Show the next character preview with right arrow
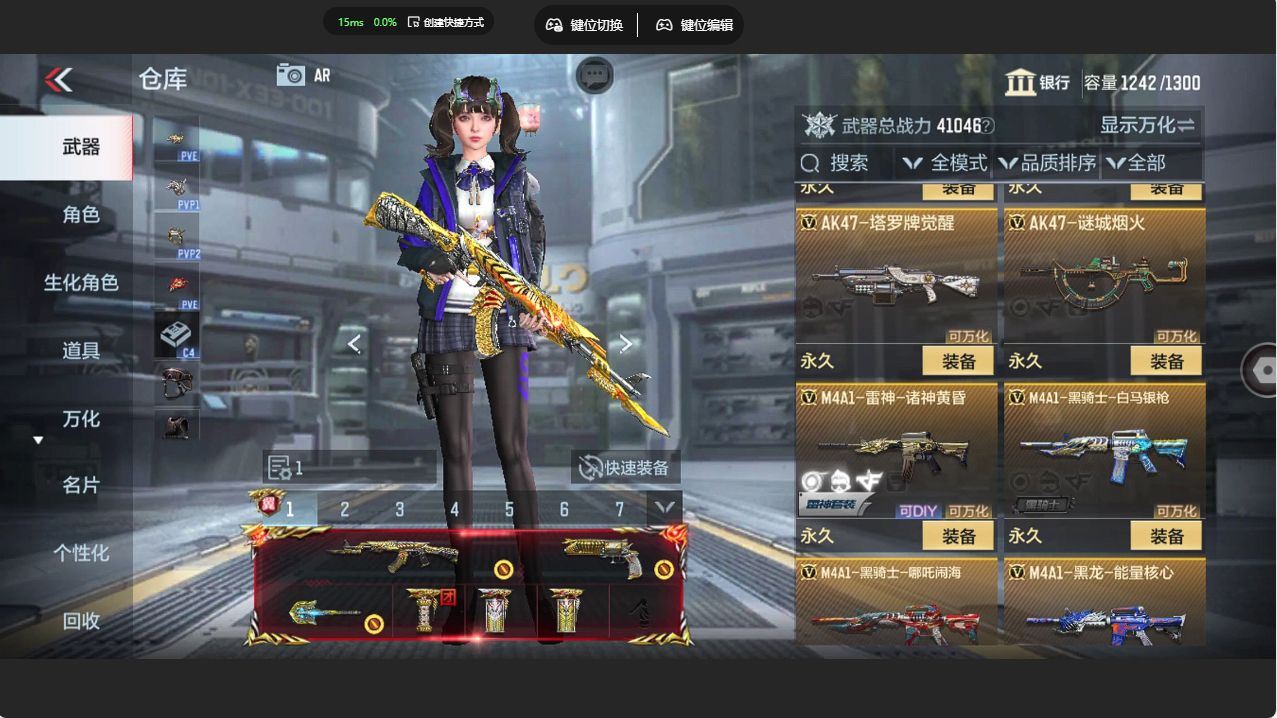Screen dimensions: 1277x718 (625, 344)
